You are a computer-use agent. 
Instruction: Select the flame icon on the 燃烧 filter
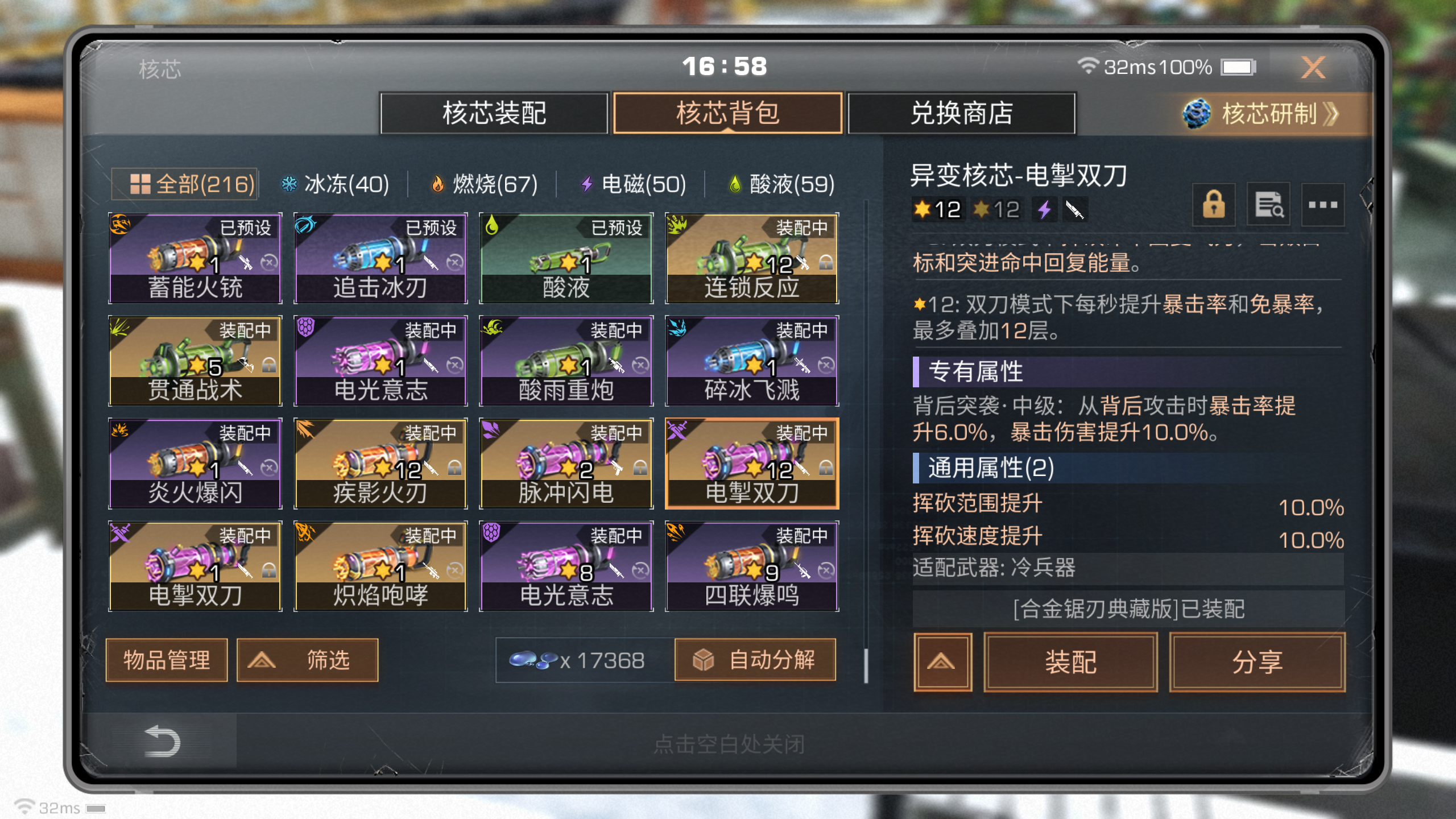437,184
